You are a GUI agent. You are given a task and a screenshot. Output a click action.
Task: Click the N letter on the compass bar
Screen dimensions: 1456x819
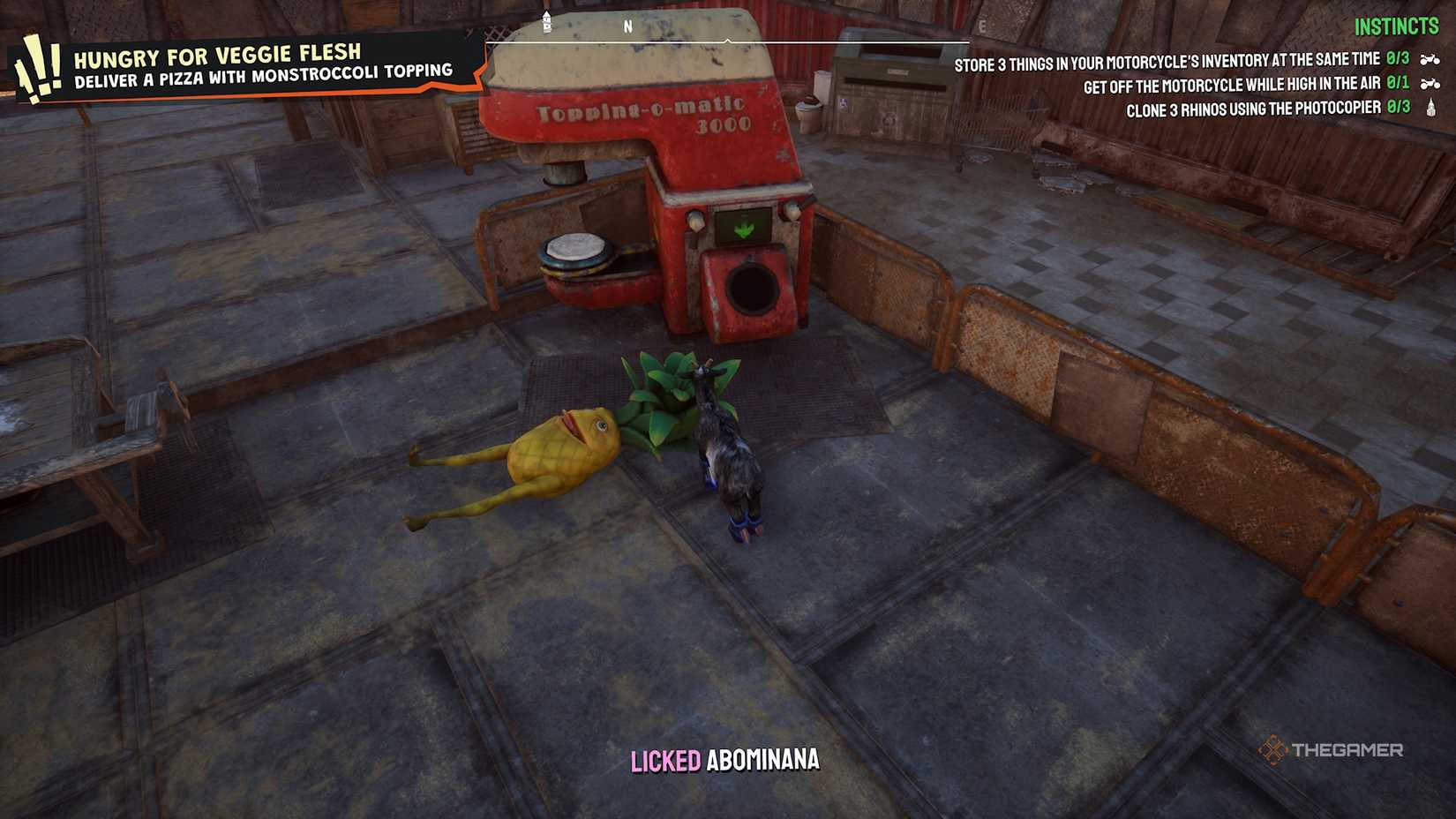[x=628, y=26]
